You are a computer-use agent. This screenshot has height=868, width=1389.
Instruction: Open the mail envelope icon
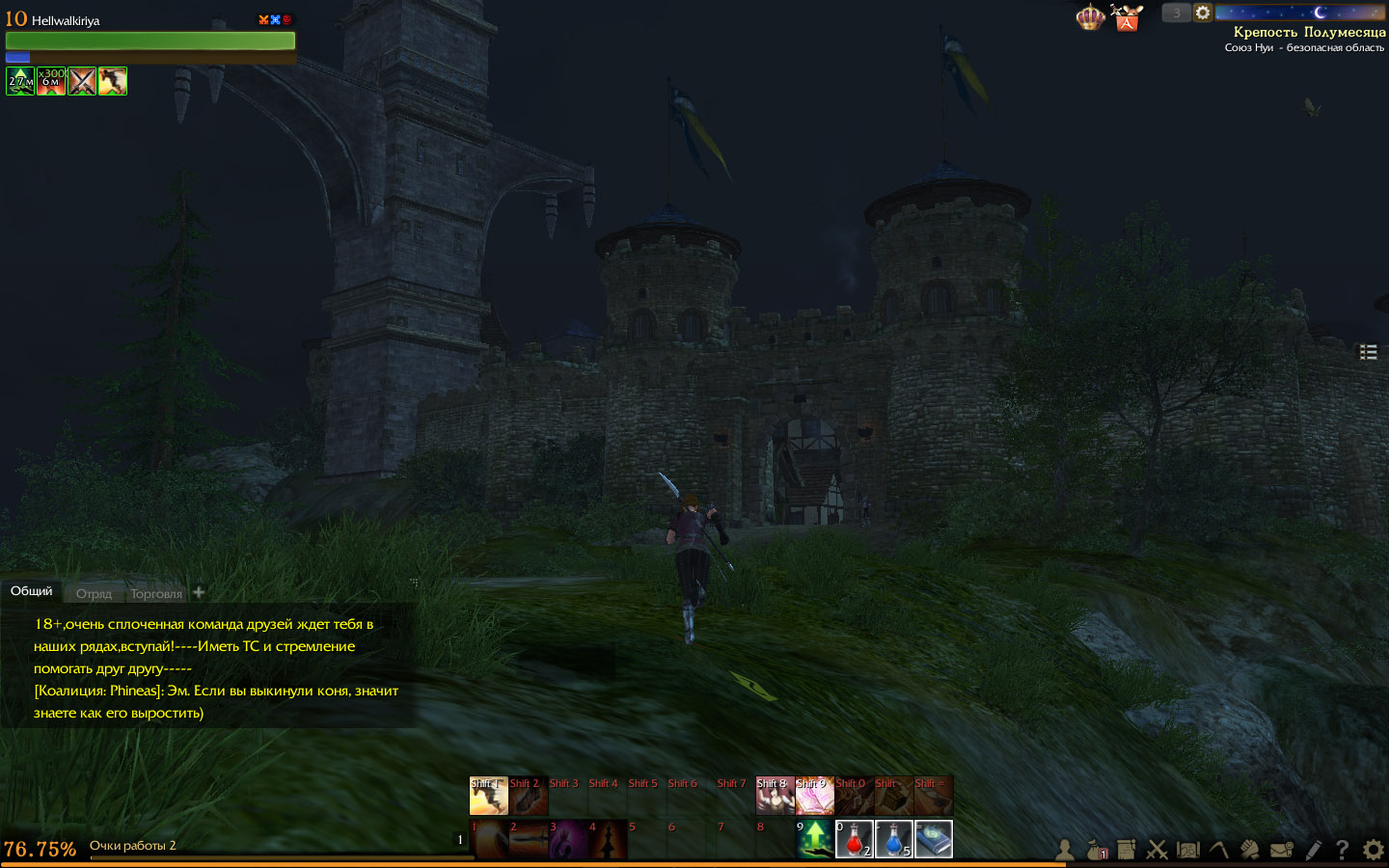[1282, 850]
